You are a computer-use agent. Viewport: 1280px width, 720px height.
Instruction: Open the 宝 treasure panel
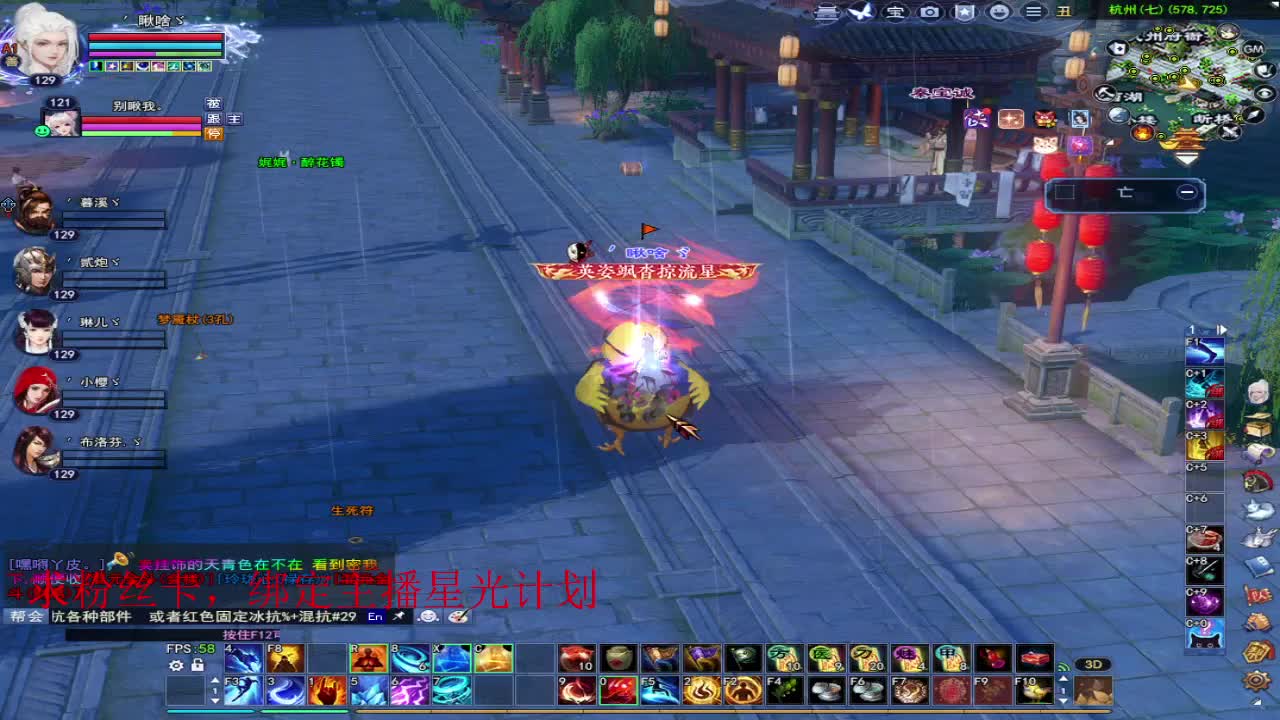point(896,13)
